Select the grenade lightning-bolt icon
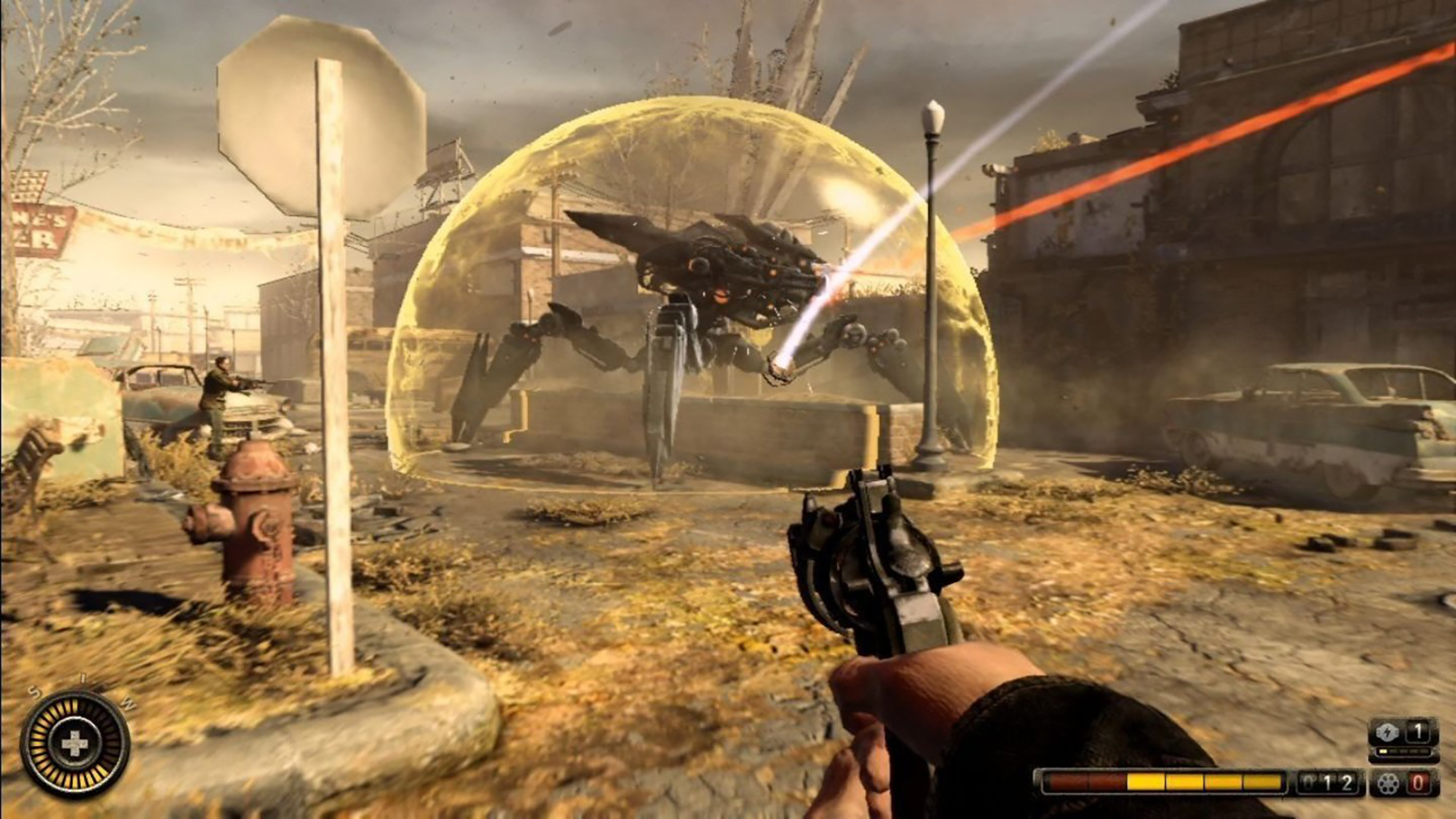Screen dimensions: 1456x819 click(x=1387, y=731)
